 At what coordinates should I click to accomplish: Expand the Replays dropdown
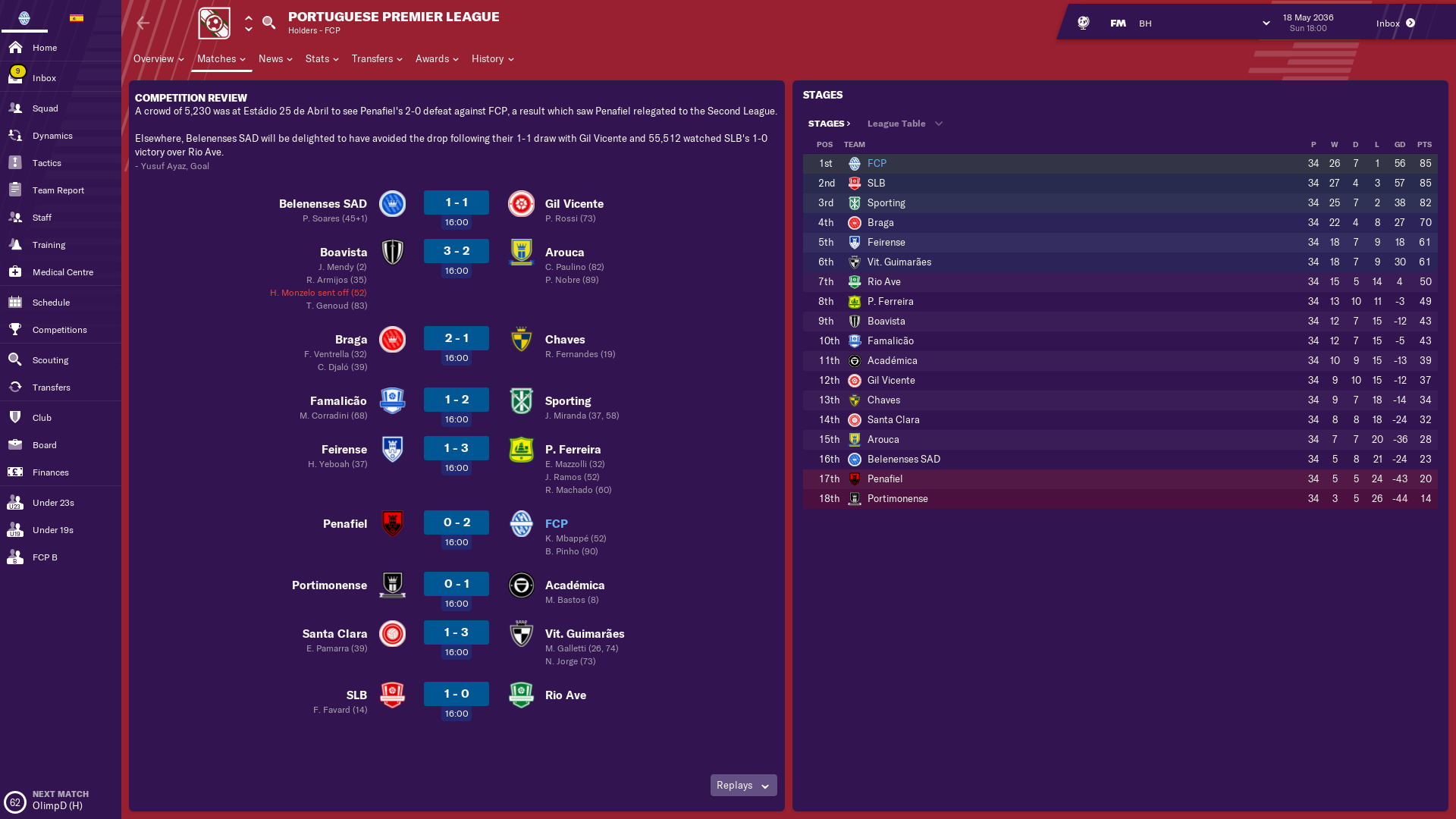743,786
